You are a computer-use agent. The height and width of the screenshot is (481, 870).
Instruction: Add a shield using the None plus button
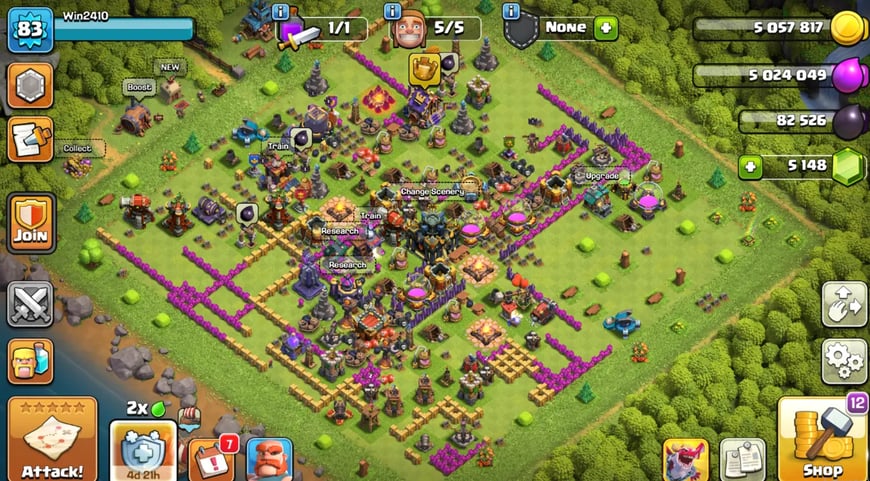click(x=605, y=28)
